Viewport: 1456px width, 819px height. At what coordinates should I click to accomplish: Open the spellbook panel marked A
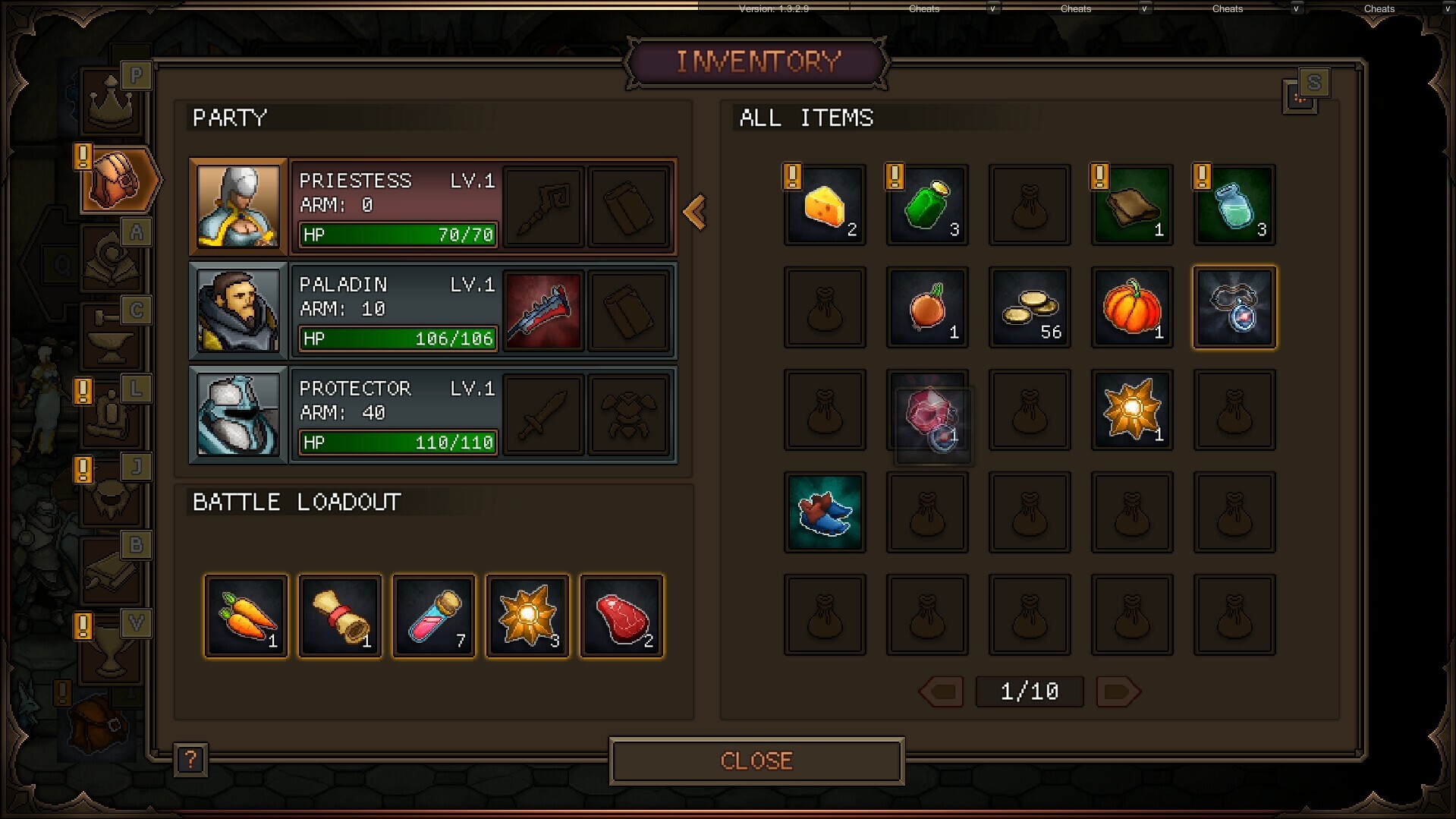pyautogui.click(x=111, y=258)
